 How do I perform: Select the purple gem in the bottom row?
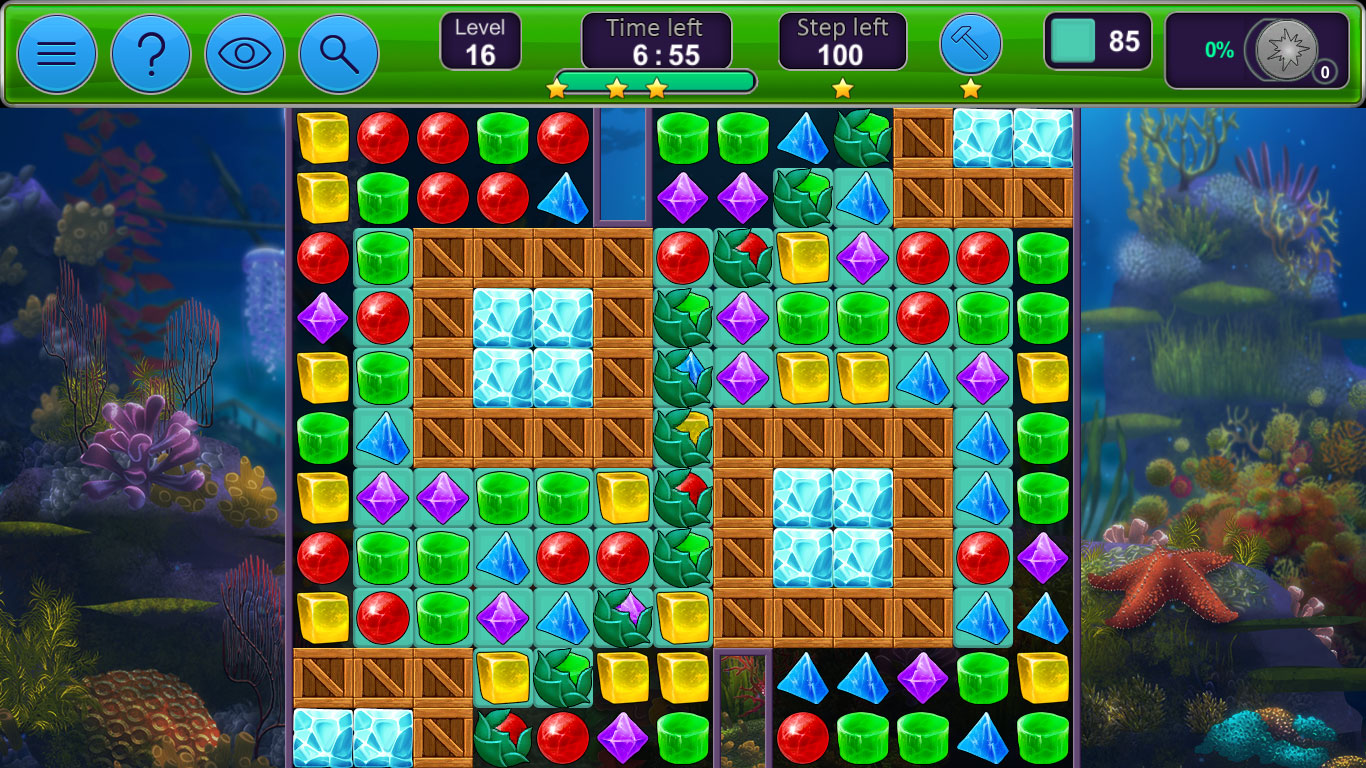(623, 738)
